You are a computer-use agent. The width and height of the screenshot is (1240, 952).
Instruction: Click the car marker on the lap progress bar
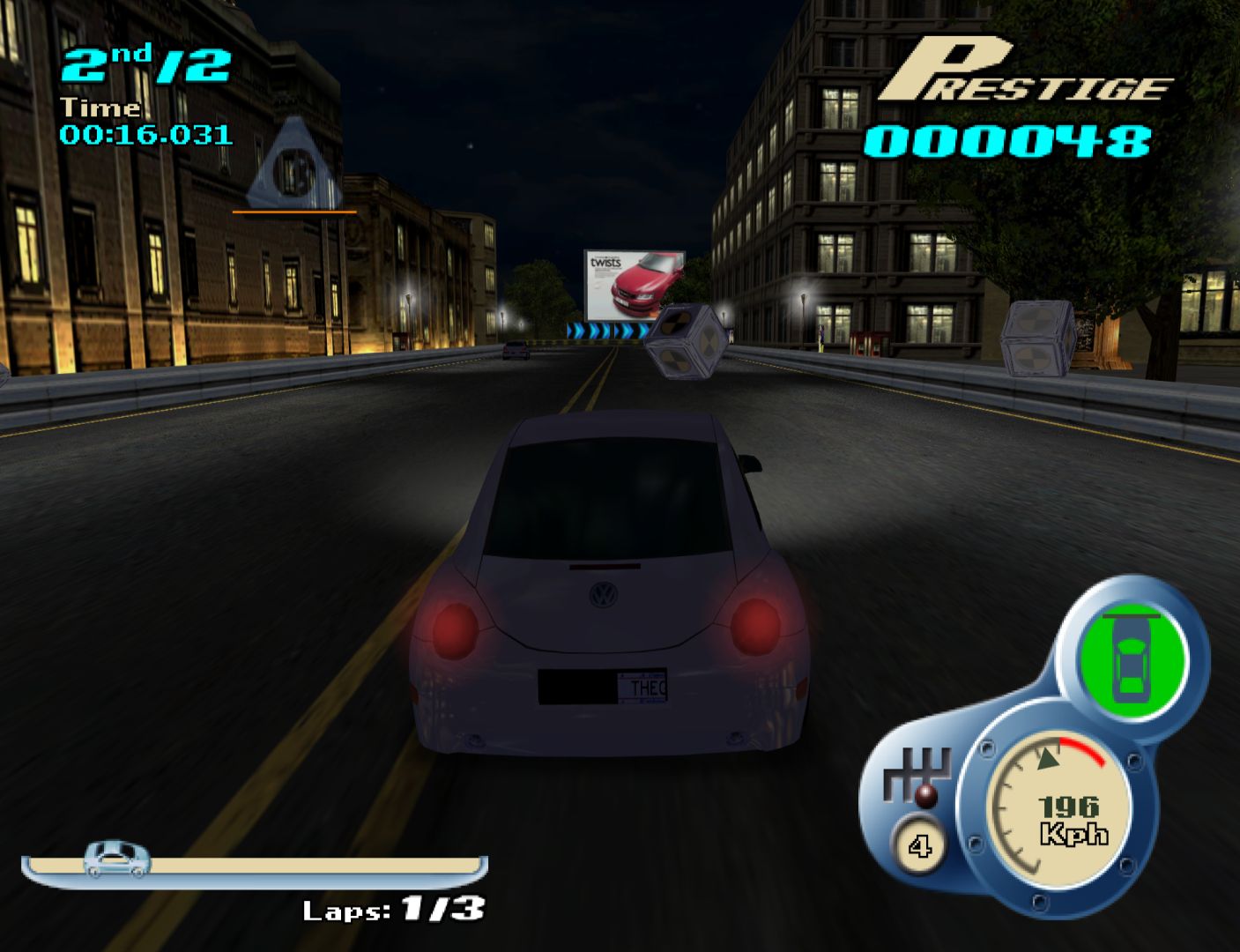click(x=117, y=858)
